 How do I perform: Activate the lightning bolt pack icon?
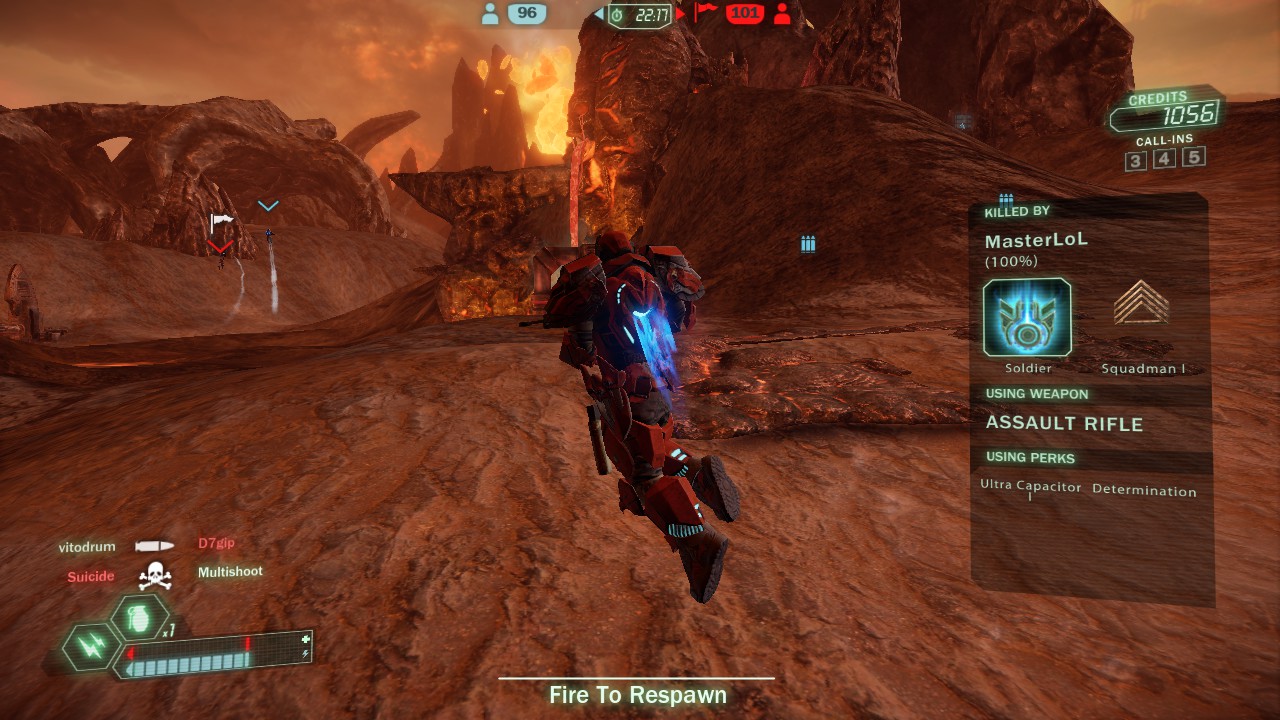[90, 647]
